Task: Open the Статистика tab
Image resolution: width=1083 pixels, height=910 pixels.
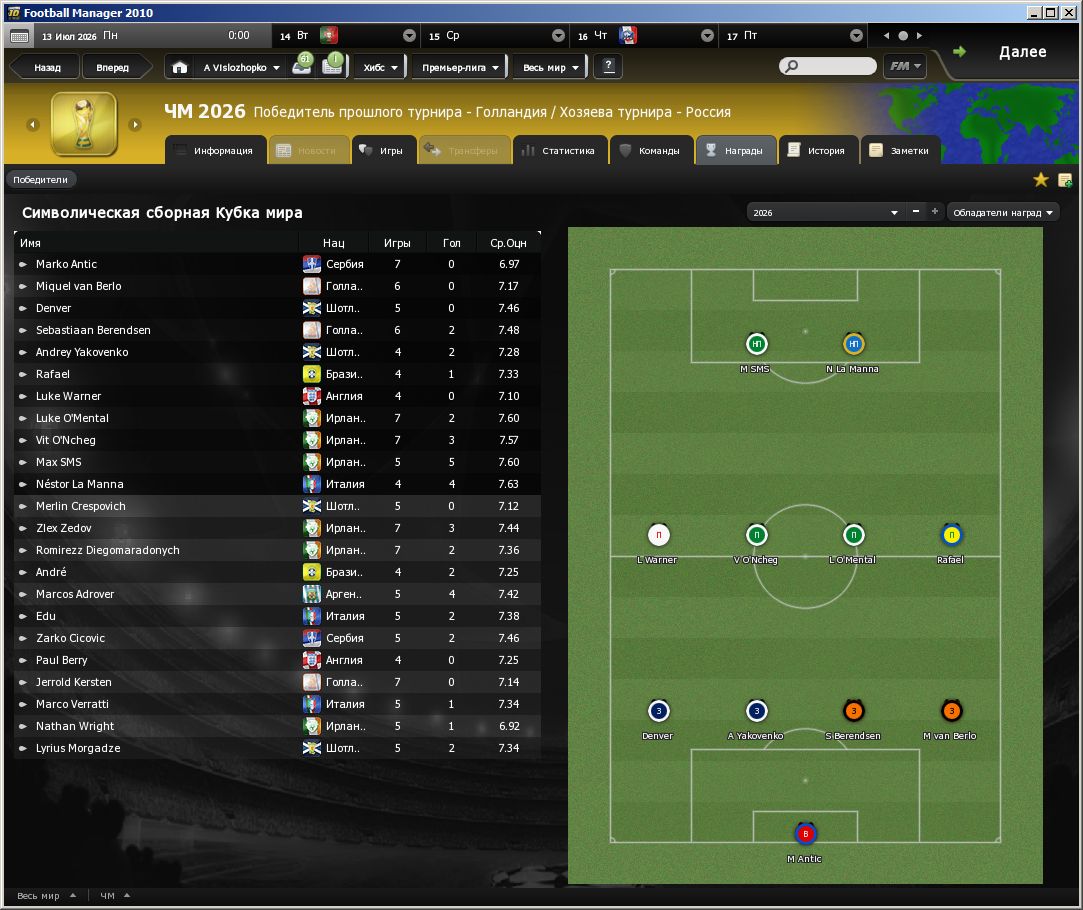Action: click(x=558, y=151)
